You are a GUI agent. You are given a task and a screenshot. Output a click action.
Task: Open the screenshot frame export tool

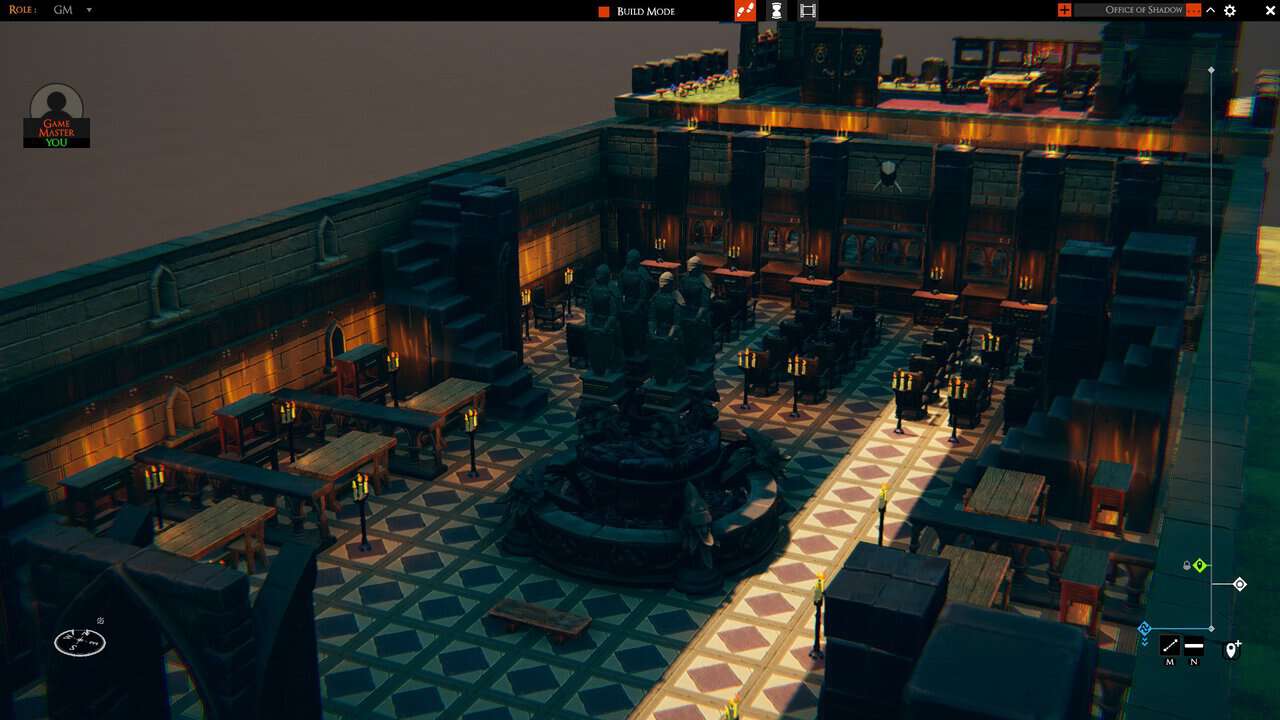coord(806,10)
